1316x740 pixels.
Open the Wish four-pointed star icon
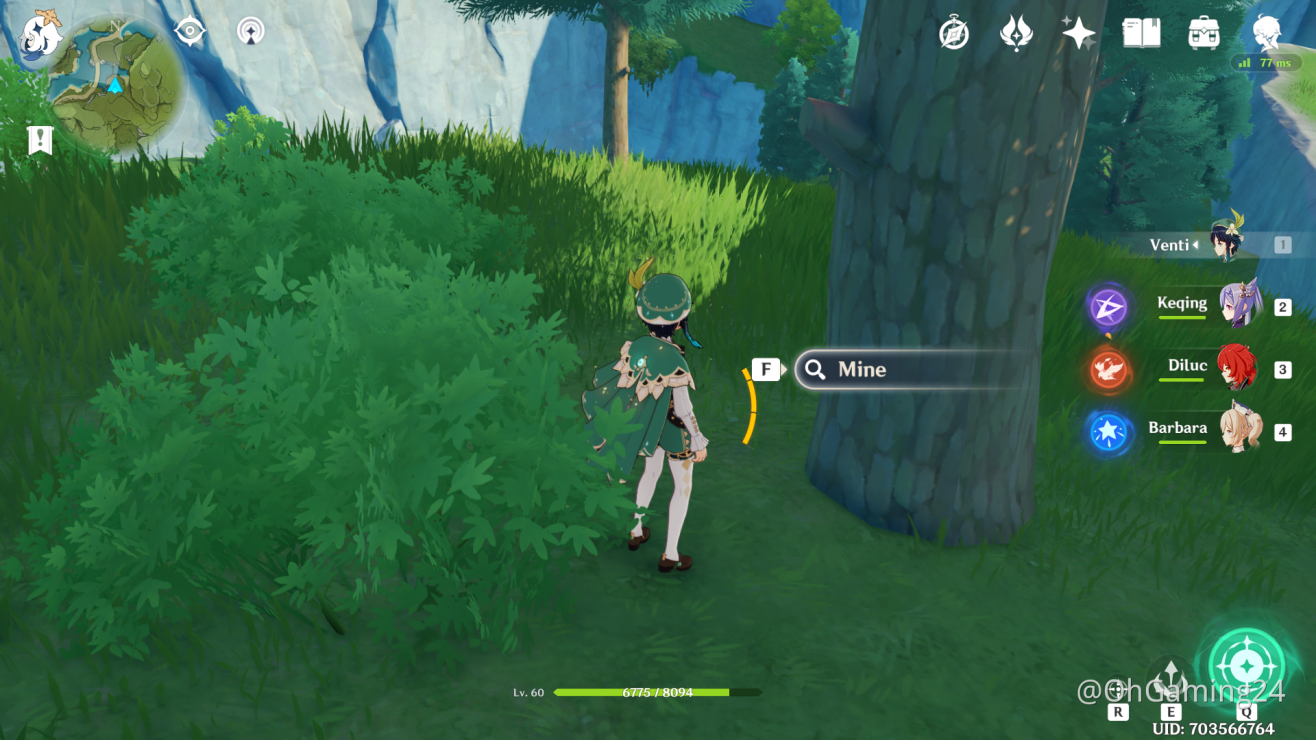1078,33
